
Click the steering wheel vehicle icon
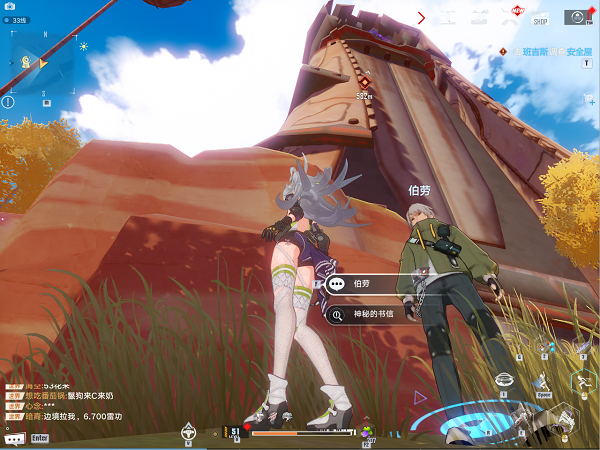187,433
